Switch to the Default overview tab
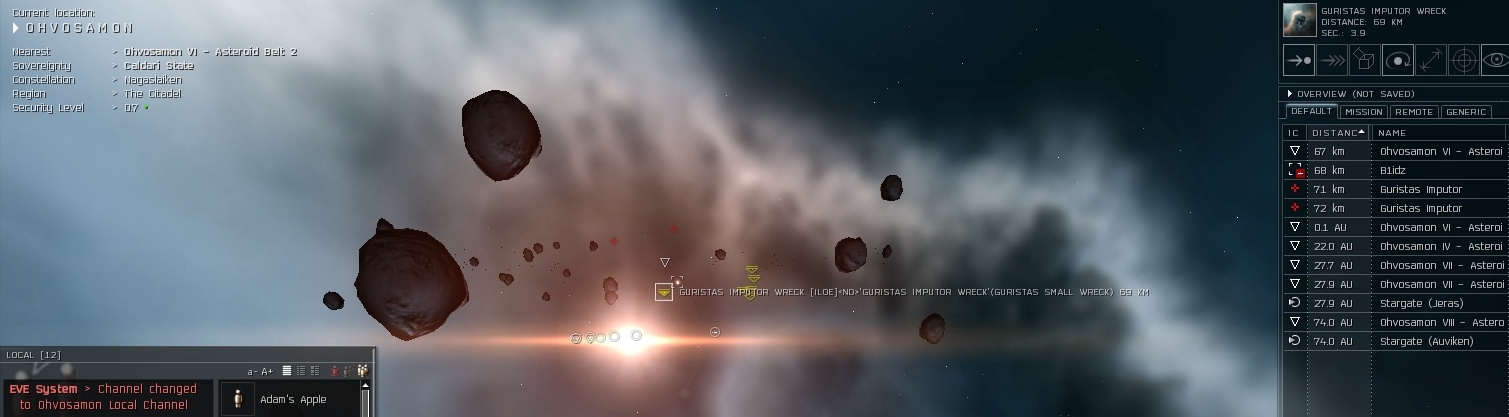The width and height of the screenshot is (1509, 417). (x=1311, y=112)
